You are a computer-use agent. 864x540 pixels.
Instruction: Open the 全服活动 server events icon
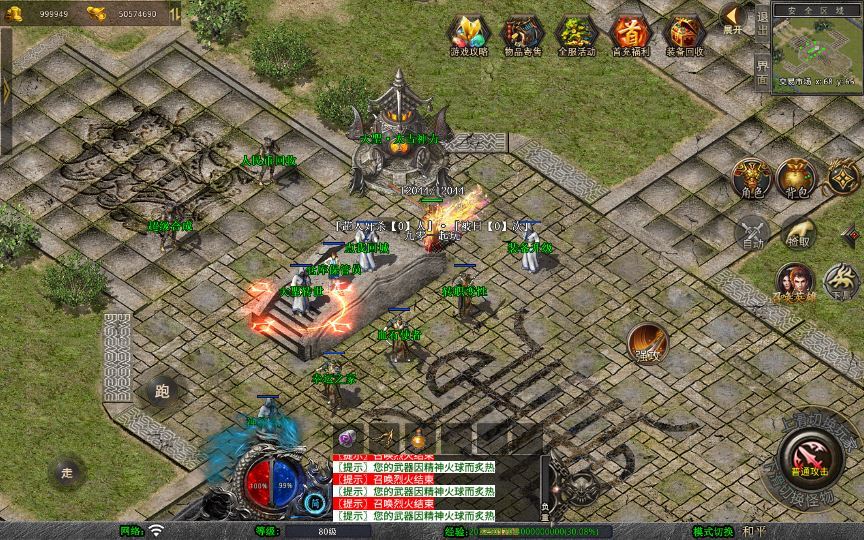click(x=576, y=35)
